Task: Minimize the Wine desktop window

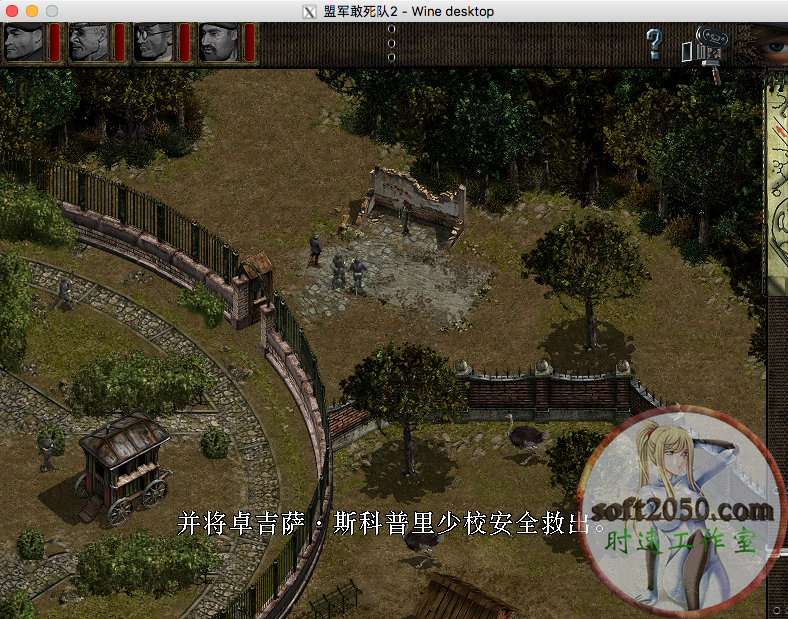Action: click(32, 11)
